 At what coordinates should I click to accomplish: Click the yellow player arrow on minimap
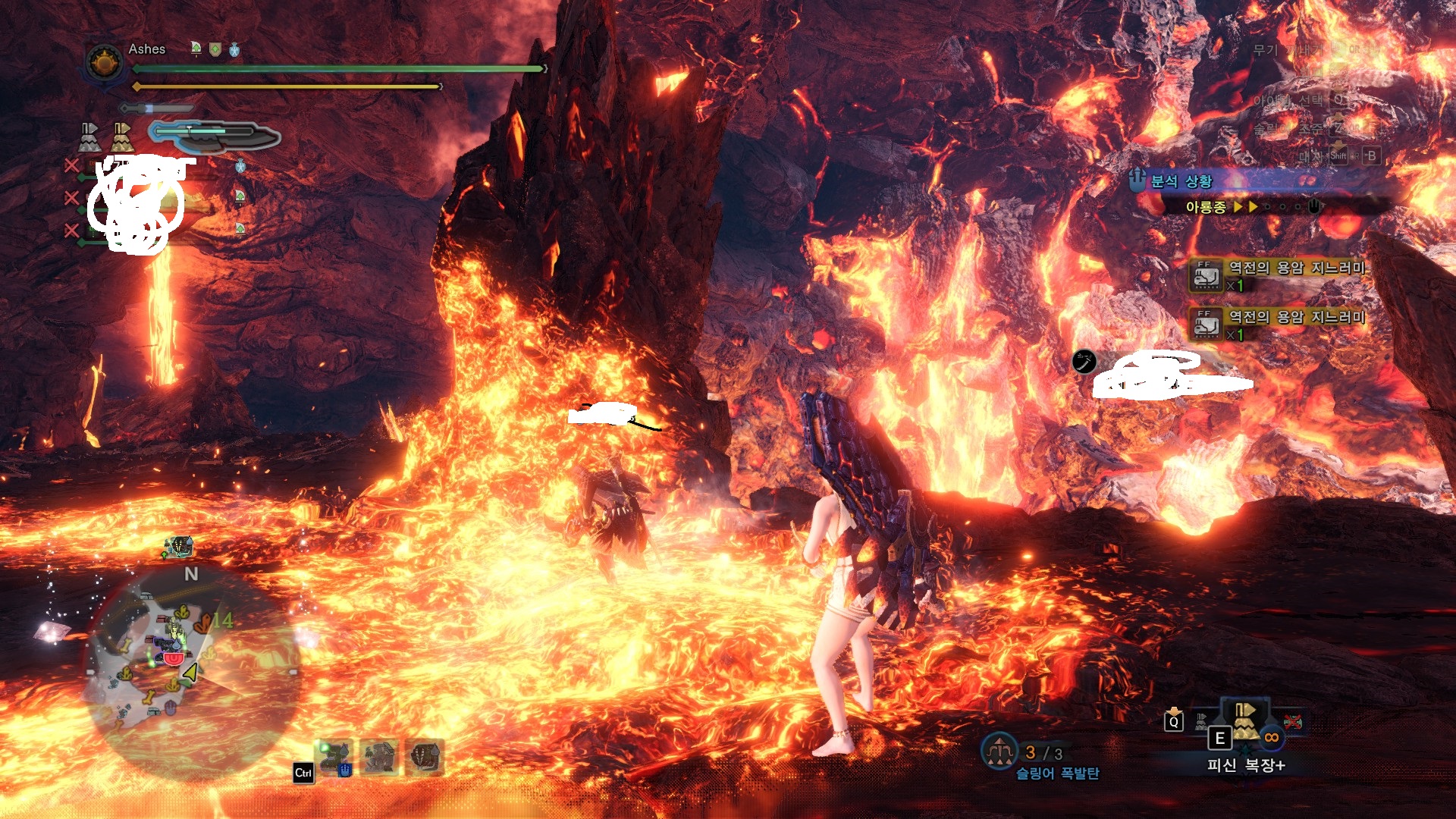pyautogui.click(x=191, y=672)
